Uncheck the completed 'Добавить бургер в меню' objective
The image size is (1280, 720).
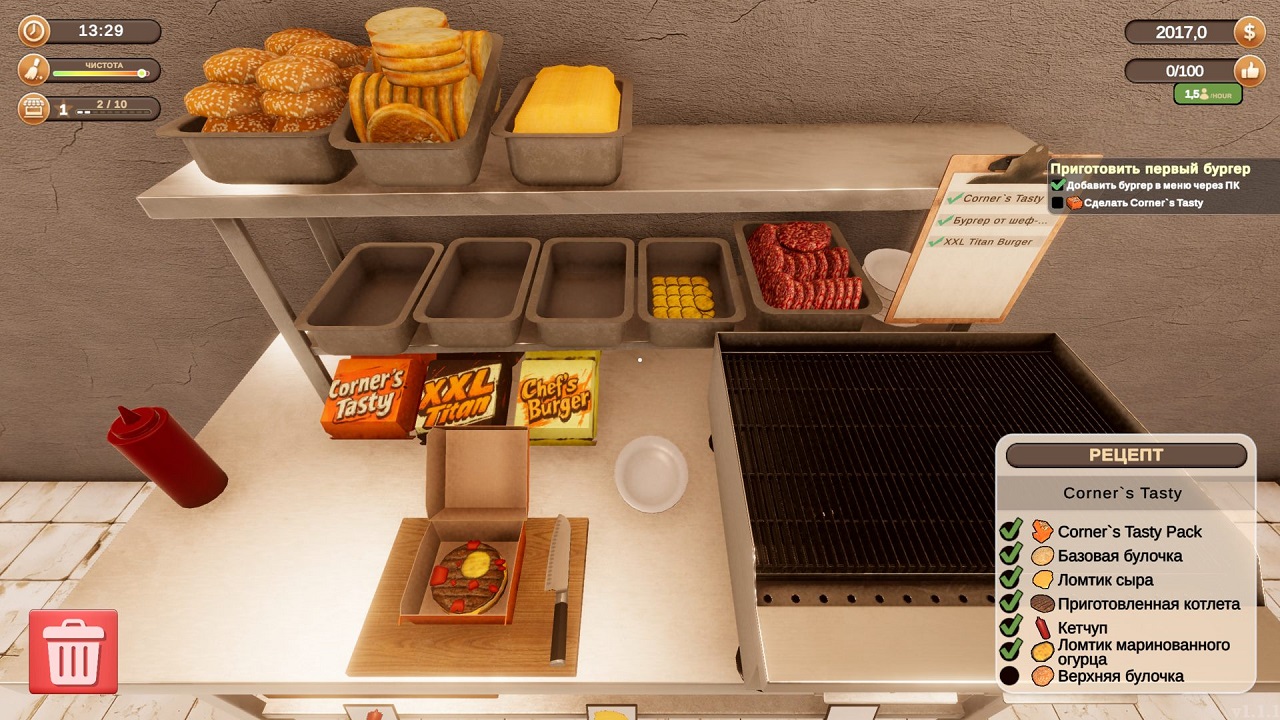(x=1060, y=183)
